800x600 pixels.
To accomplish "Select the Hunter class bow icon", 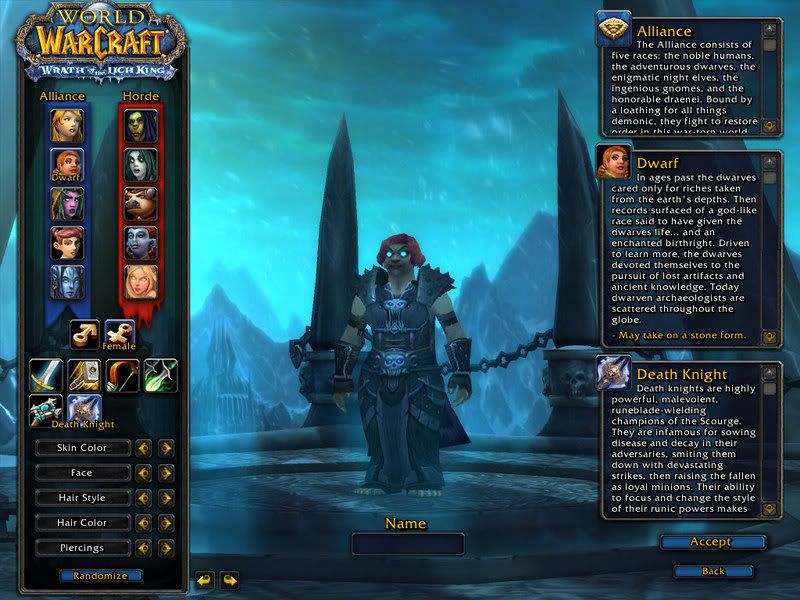I will tap(122, 375).
